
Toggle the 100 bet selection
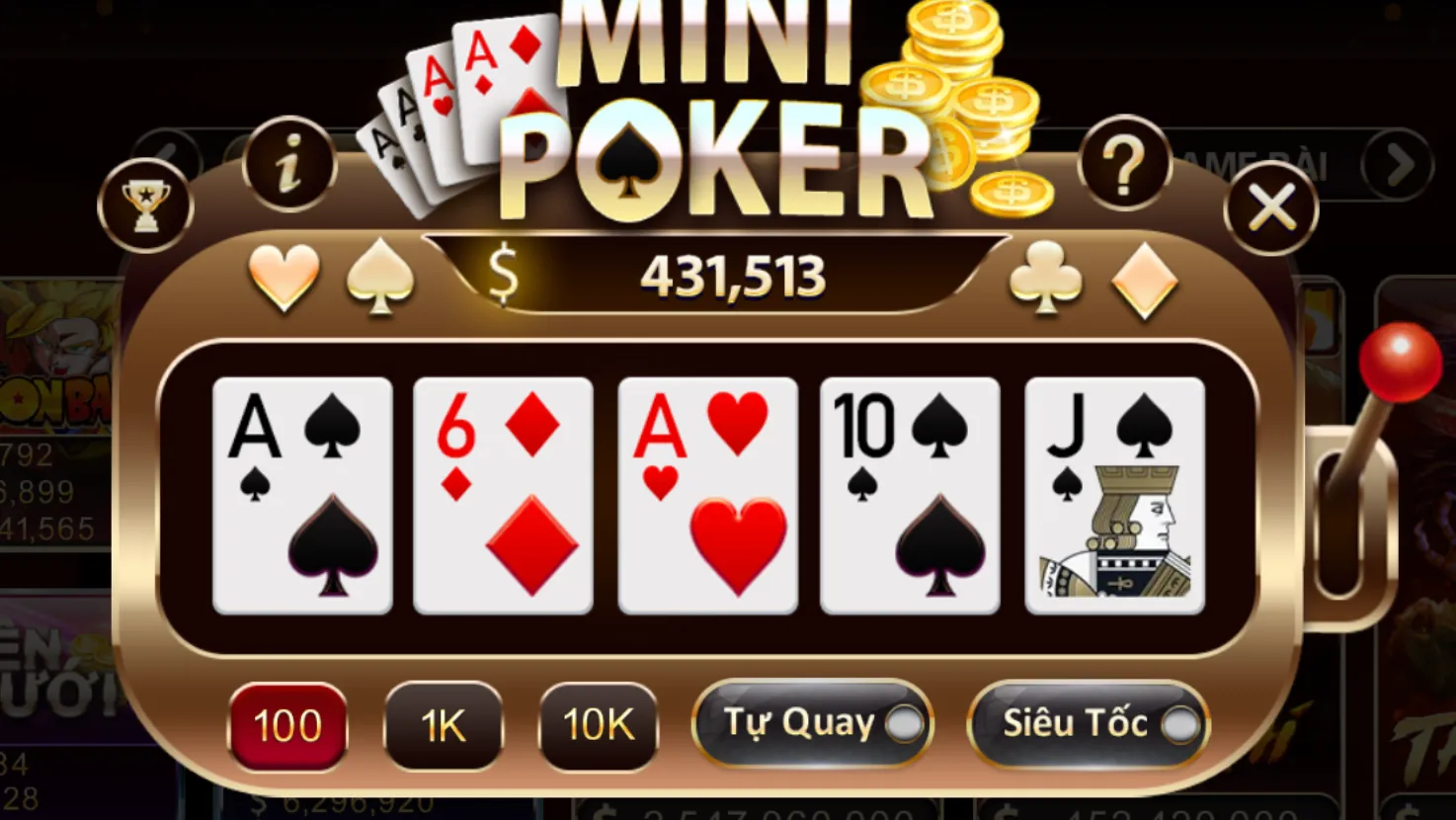pos(286,726)
